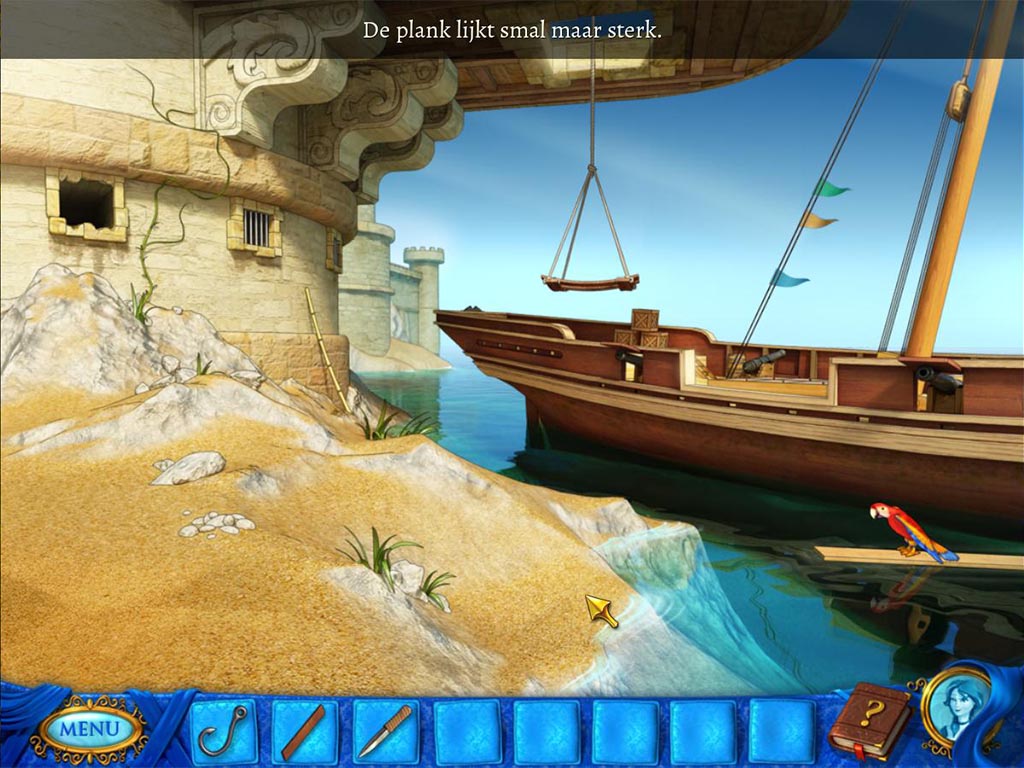Screen dimensions: 1024x768
Task: Open the MENU button
Action: click(x=88, y=729)
